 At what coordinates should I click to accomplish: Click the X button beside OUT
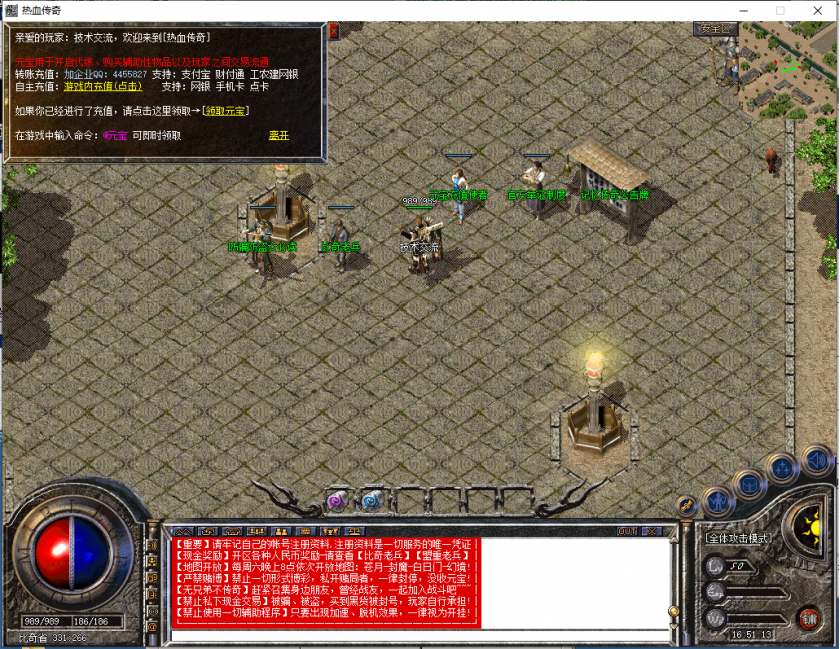pyautogui.click(x=652, y=531)
